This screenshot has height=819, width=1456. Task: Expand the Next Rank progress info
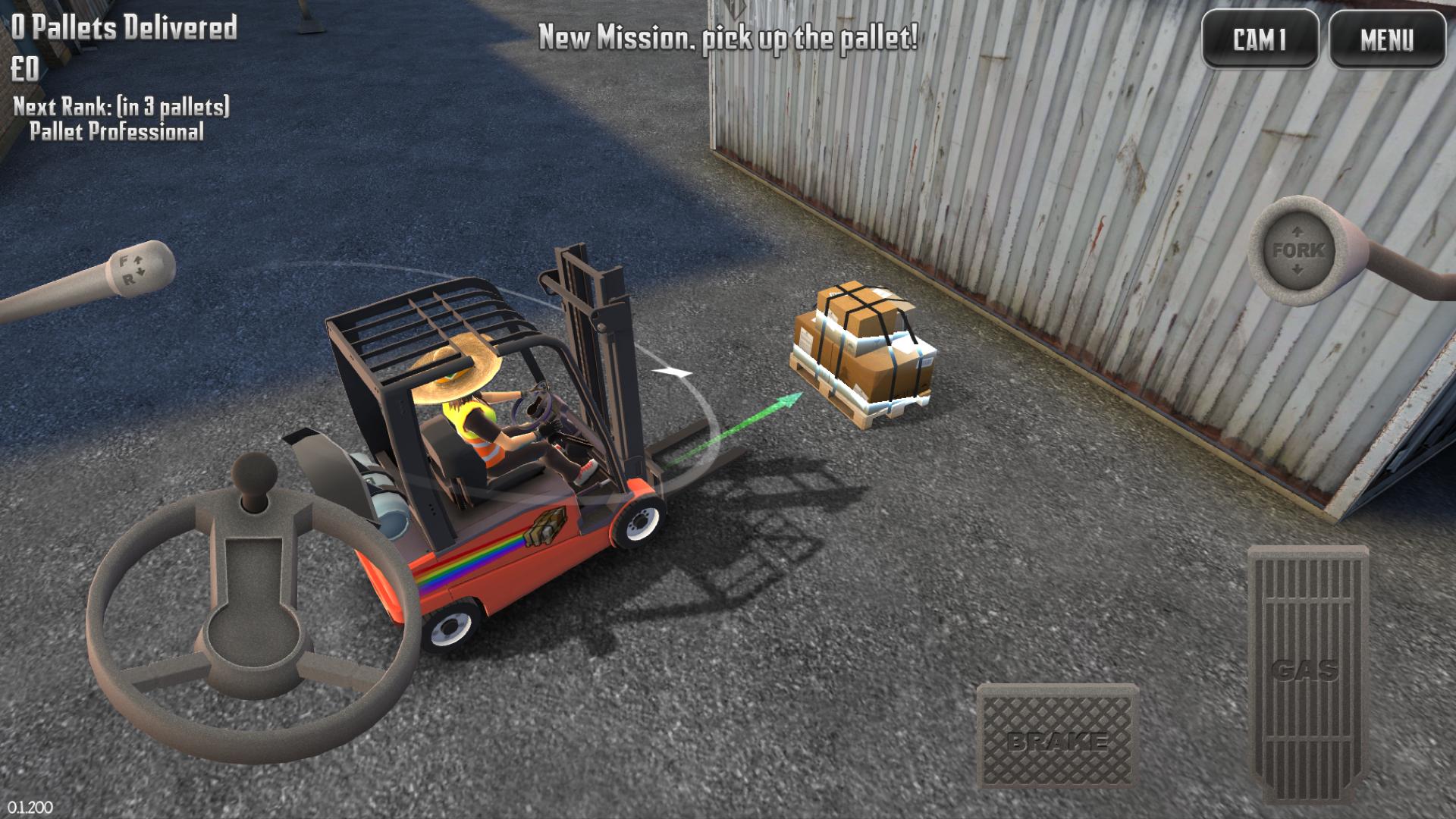pyautogui.click(x=121, y=120)
